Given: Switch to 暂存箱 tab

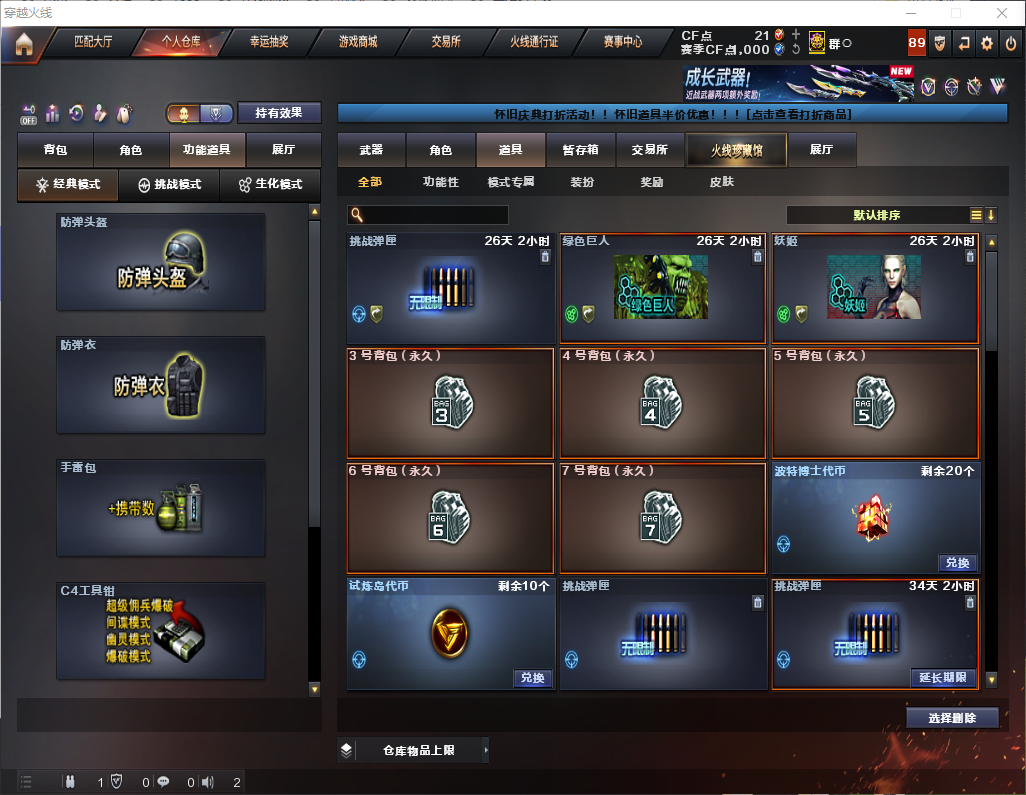Looking at the screenshot, I should point(580,150).
